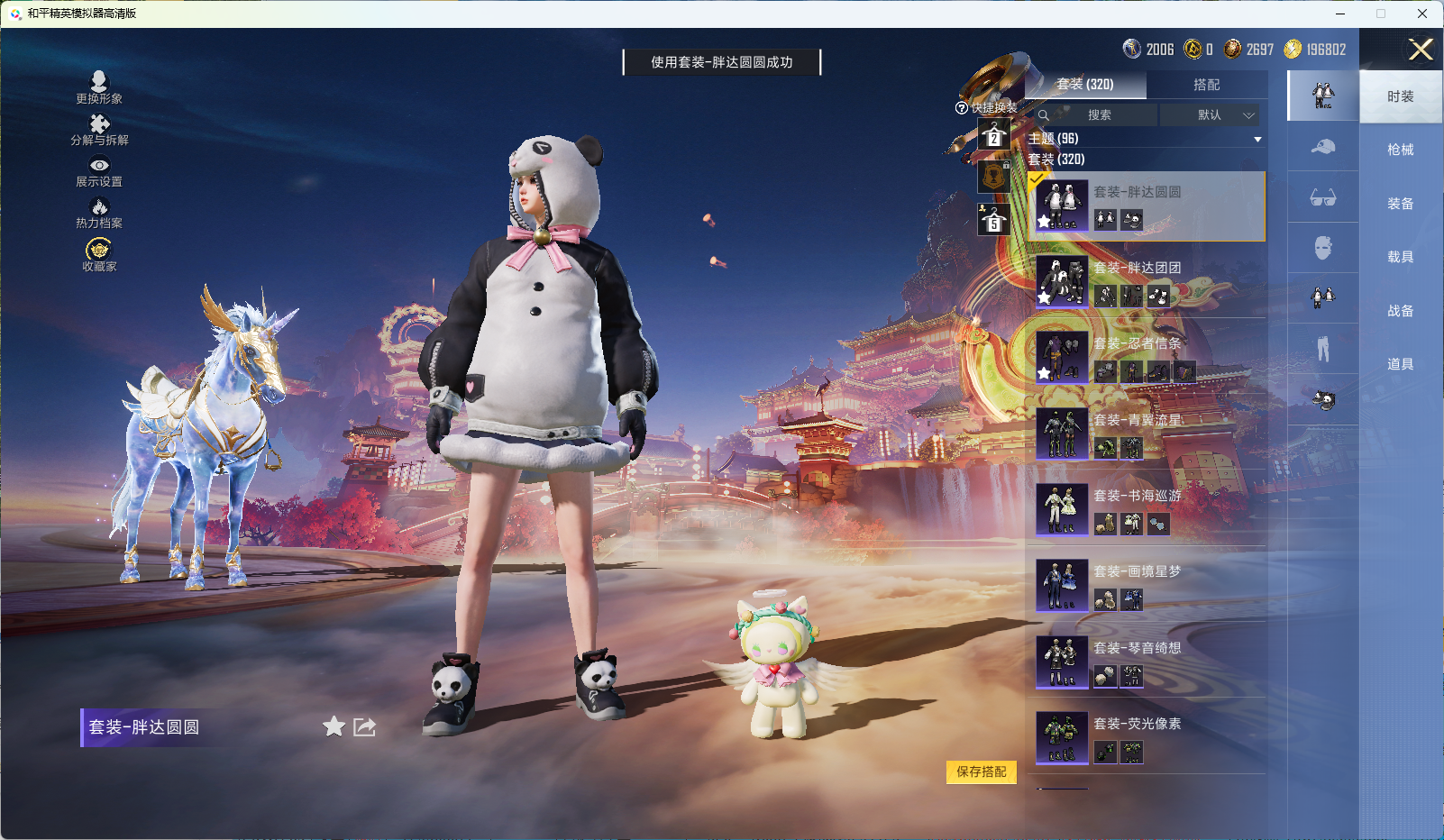
Task: Click the 收藏家 collector badge icon
Action: point(100,250)
